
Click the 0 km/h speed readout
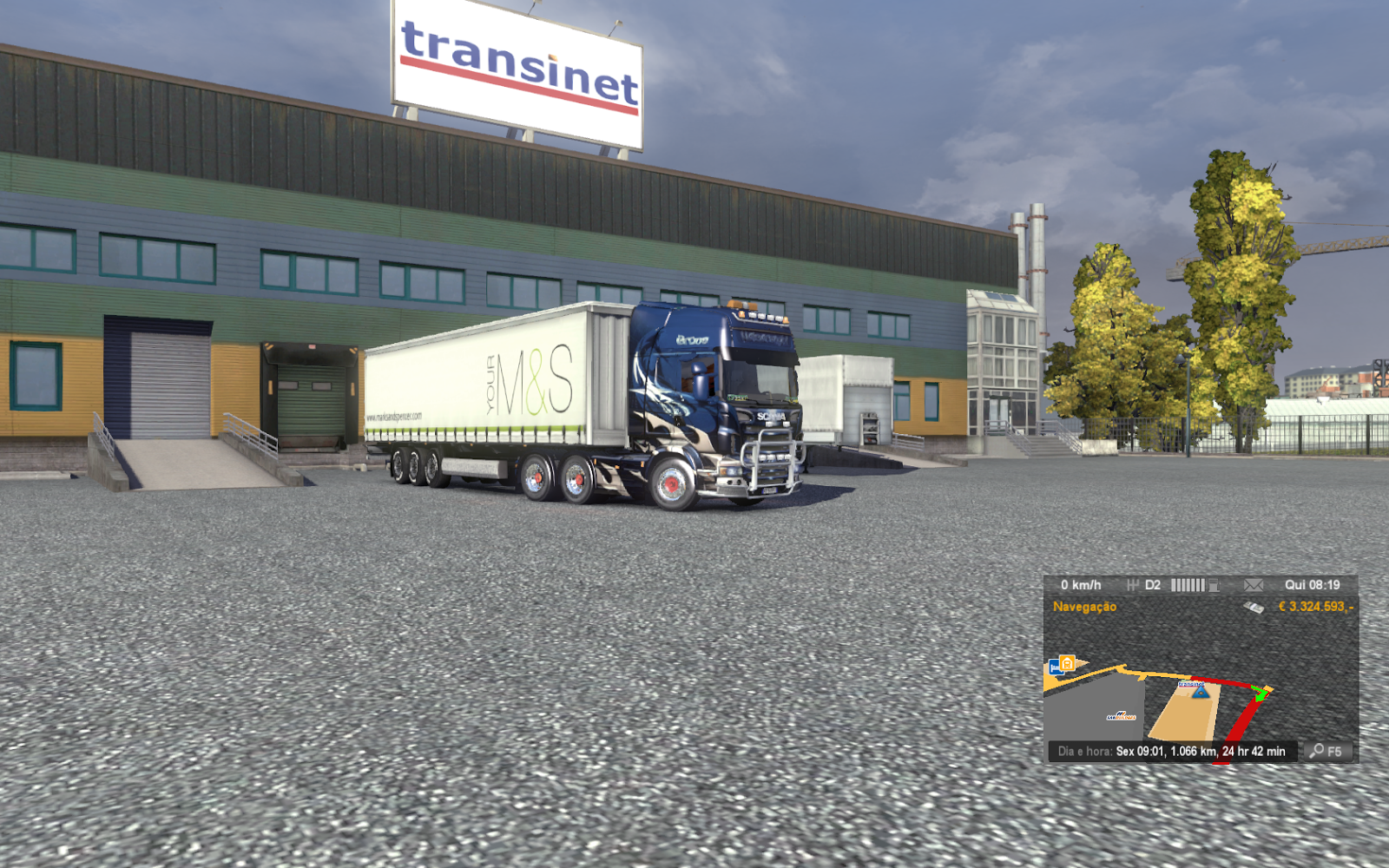coord(1081,585)
